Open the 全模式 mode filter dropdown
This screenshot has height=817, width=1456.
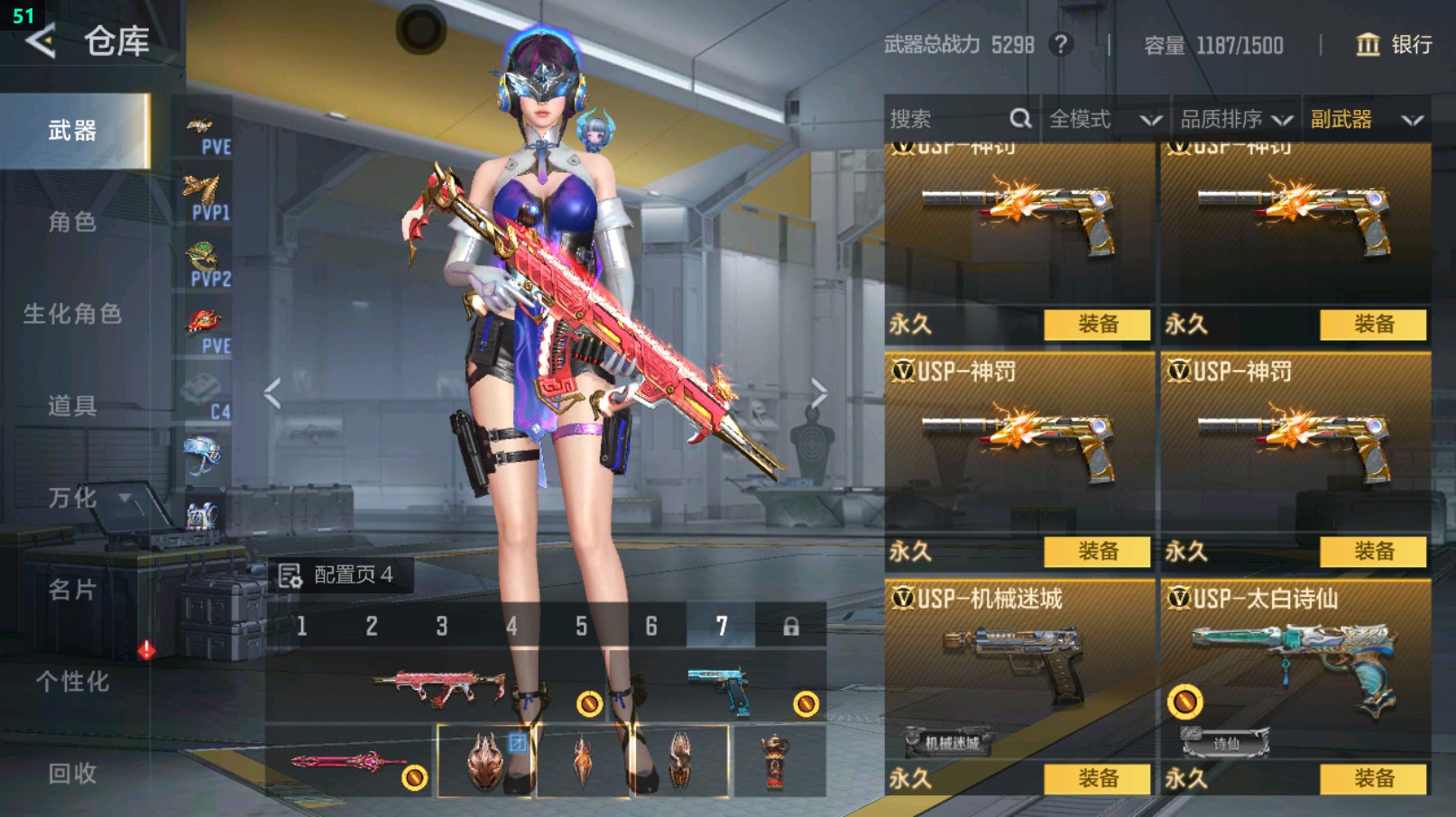coord(1103,119)
